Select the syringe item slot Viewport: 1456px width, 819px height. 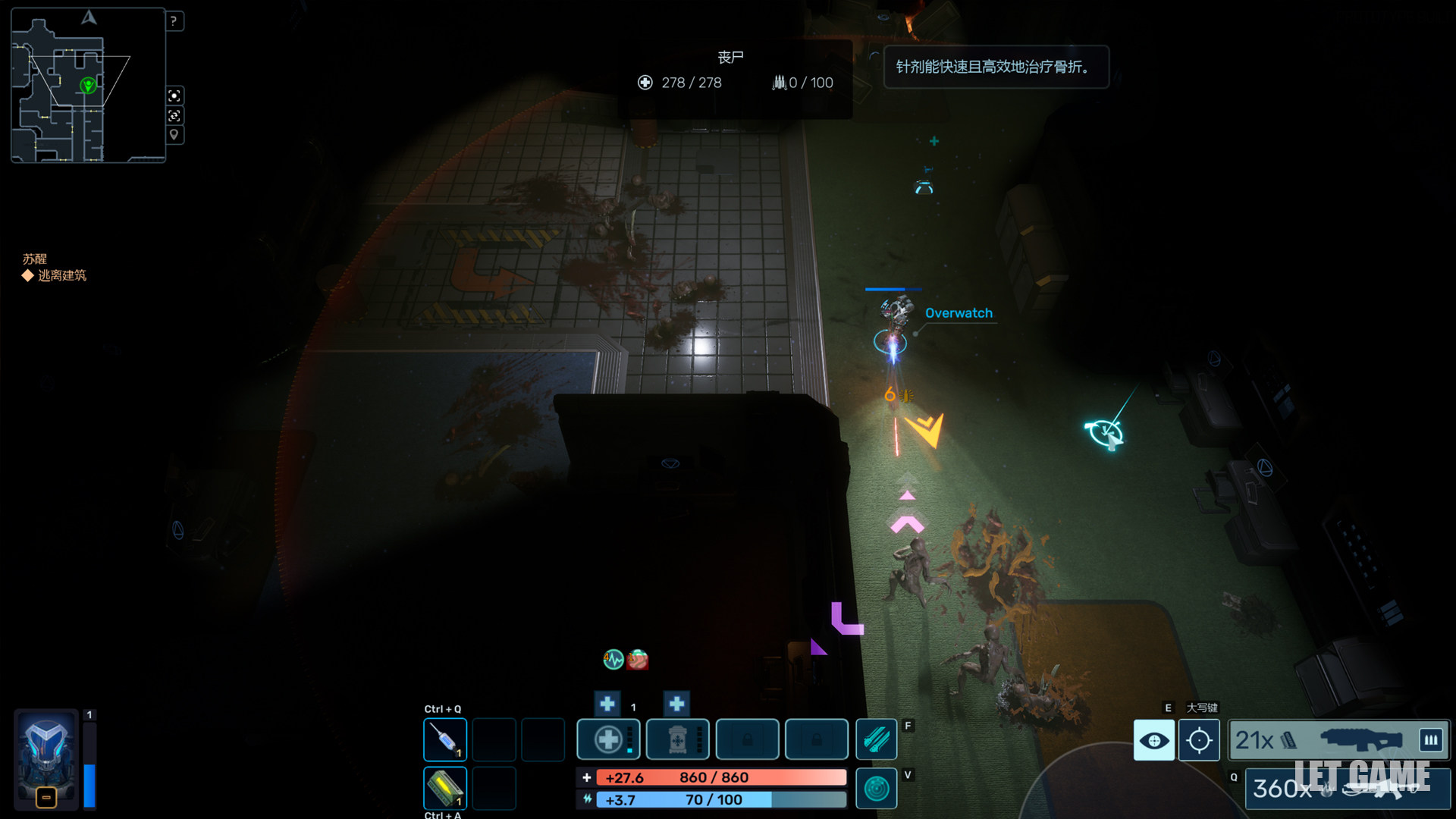tap(445, 739)
